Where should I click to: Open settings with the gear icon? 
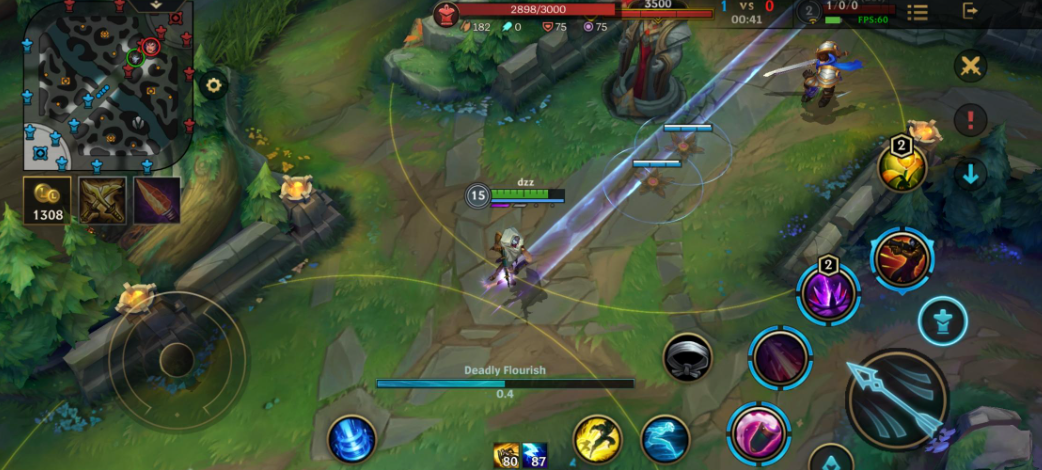(212, 85)
